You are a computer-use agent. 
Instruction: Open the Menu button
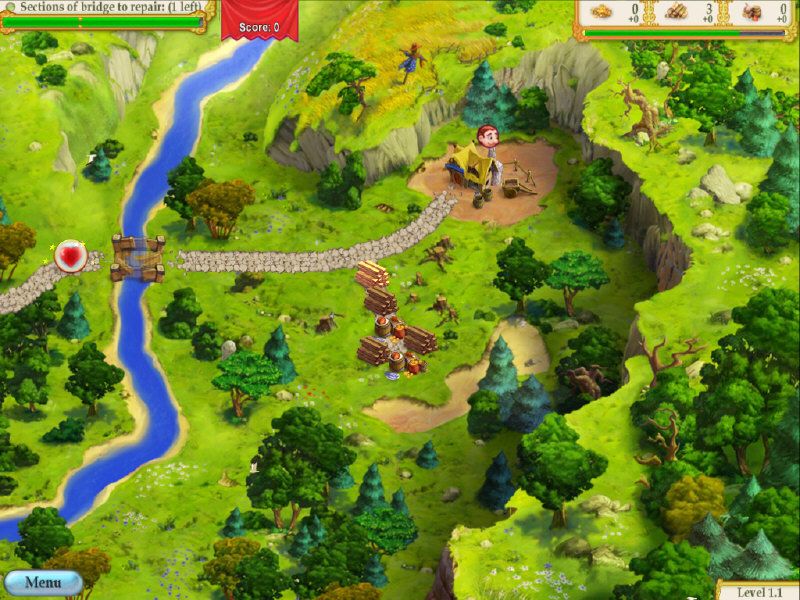click(43, 582)
